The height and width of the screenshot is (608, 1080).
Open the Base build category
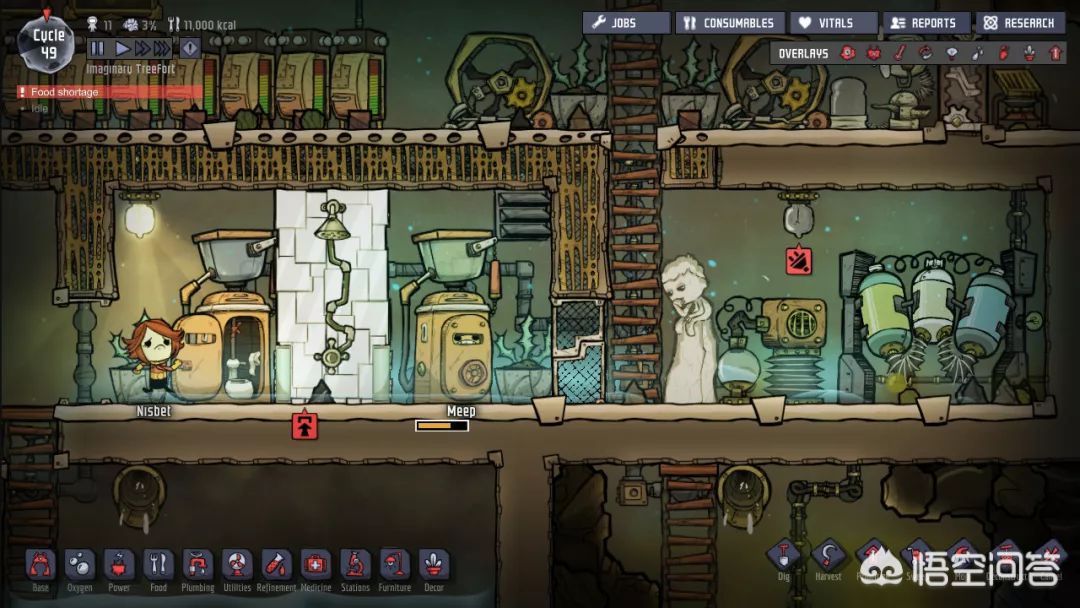click(x=40, y=566)
